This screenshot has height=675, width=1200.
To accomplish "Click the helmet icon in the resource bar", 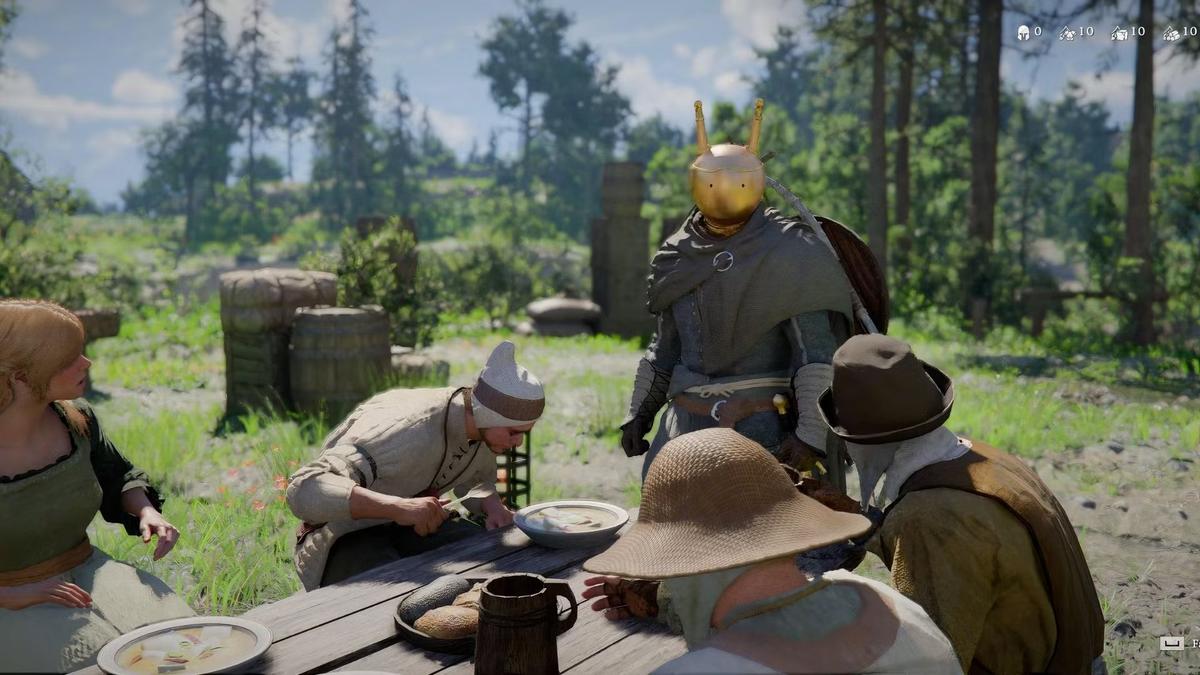I will pos(1023,33).
